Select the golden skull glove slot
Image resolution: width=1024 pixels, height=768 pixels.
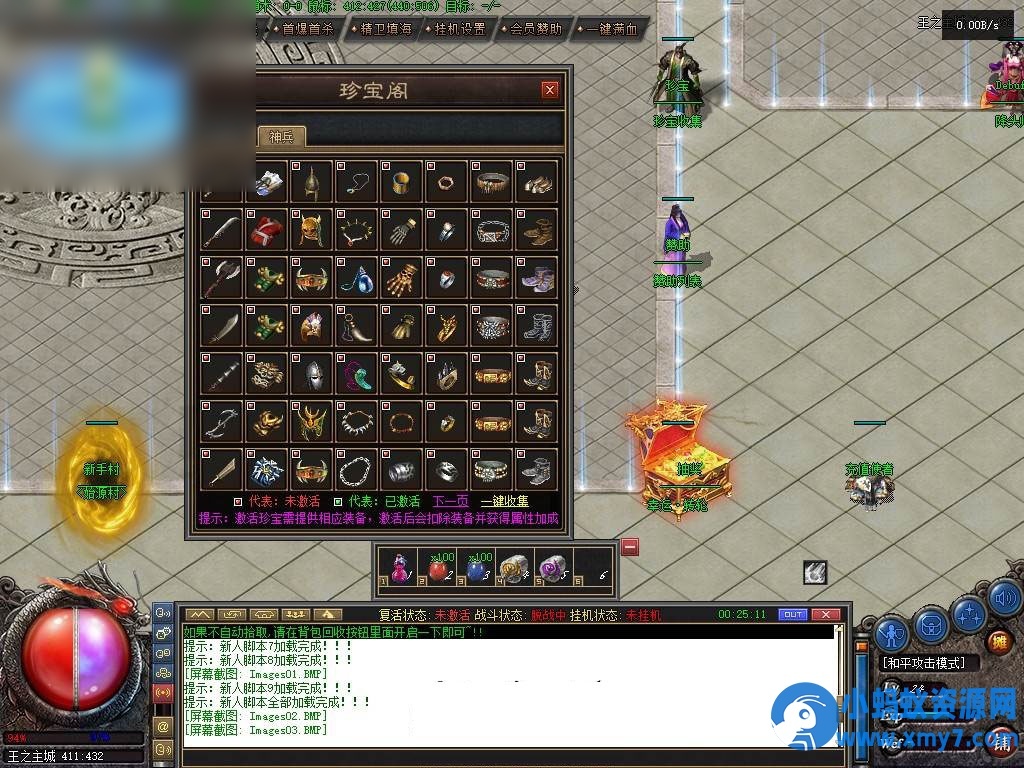pos(402,278)
